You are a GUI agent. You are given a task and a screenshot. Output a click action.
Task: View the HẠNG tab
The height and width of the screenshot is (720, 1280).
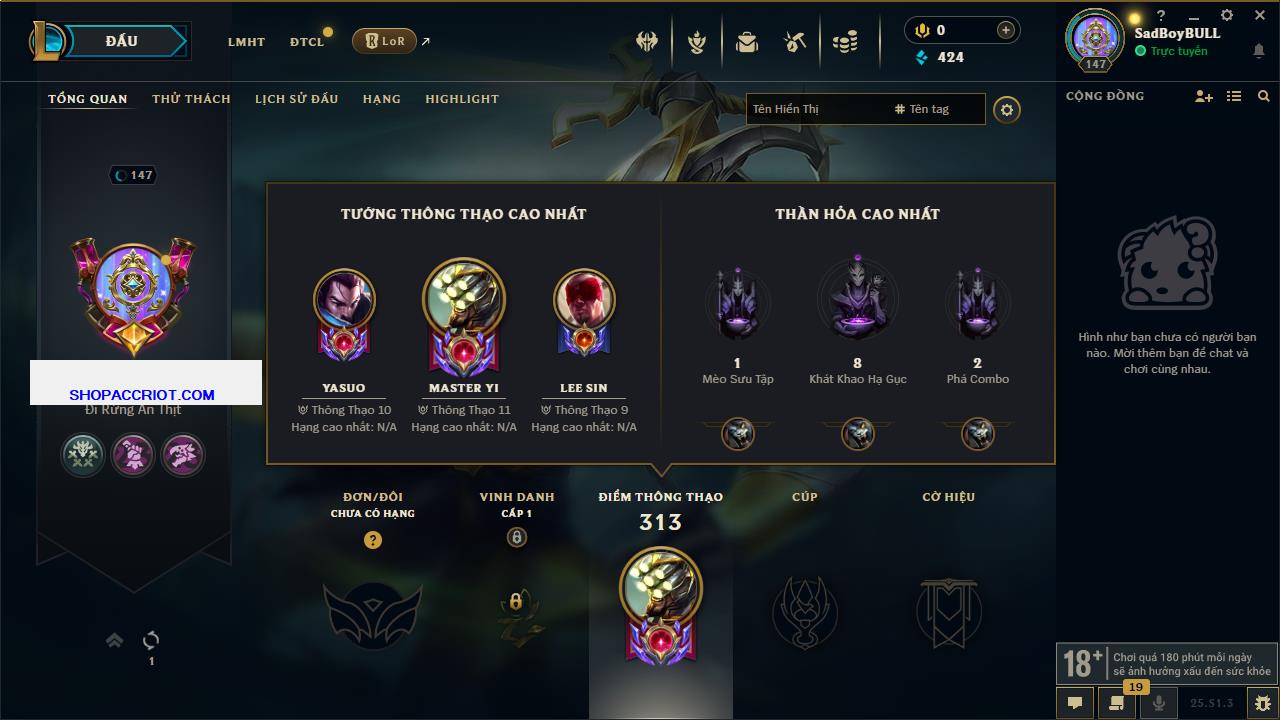point(382,99)
